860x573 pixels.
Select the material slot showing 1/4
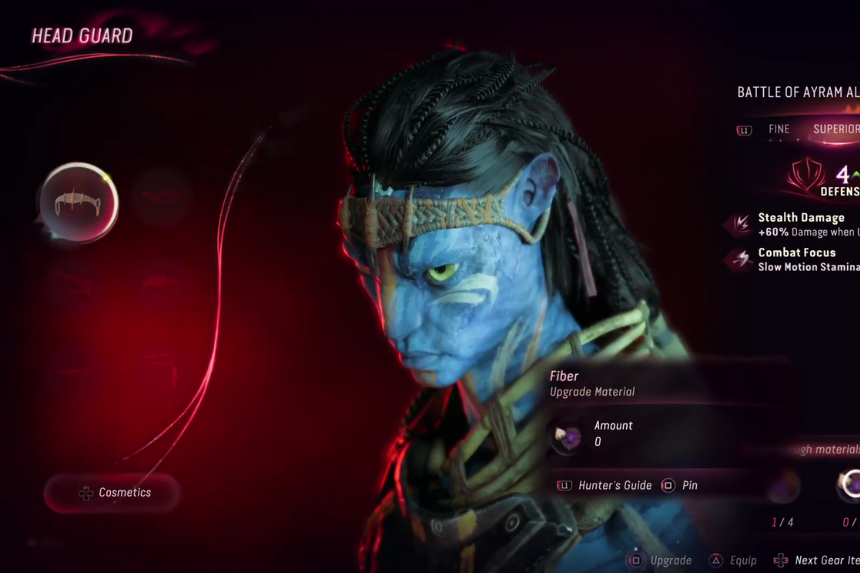(783, 487)
